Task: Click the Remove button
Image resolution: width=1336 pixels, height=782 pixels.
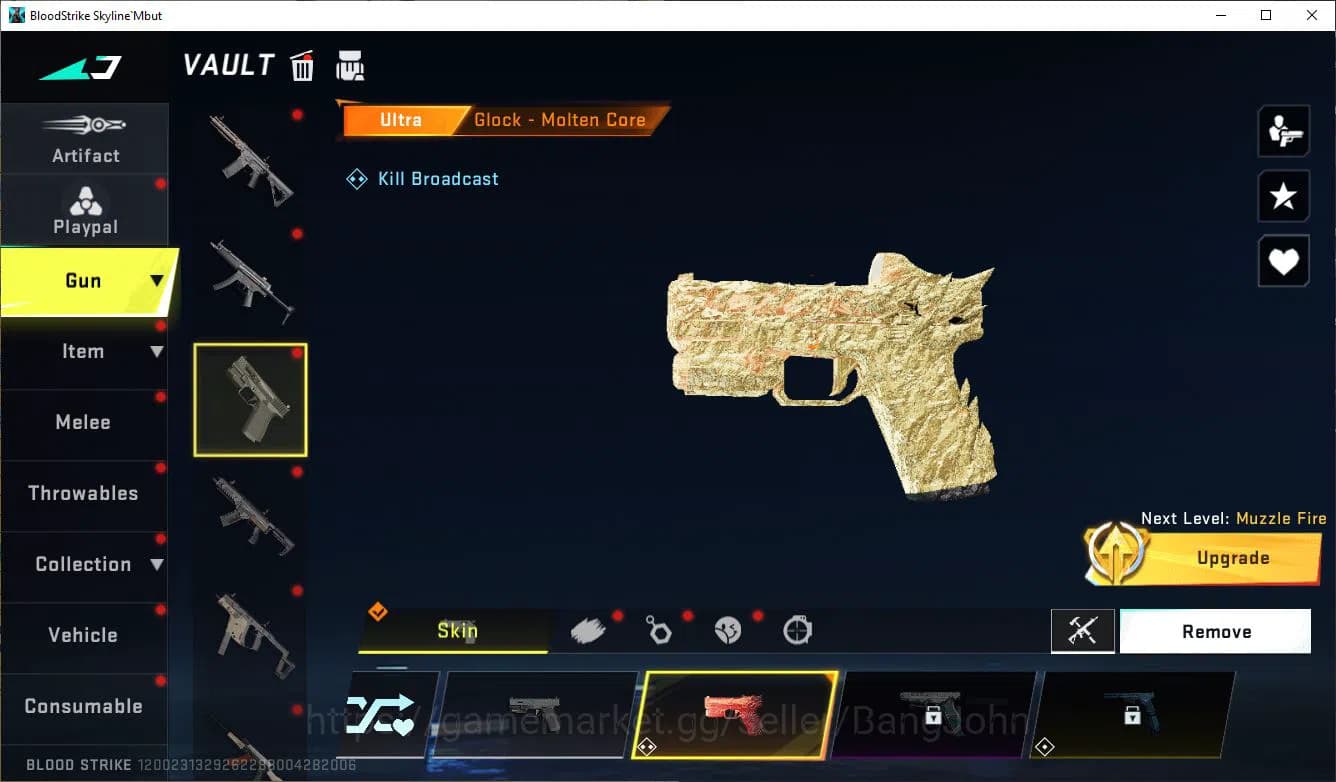Action: pos(1215,631)
